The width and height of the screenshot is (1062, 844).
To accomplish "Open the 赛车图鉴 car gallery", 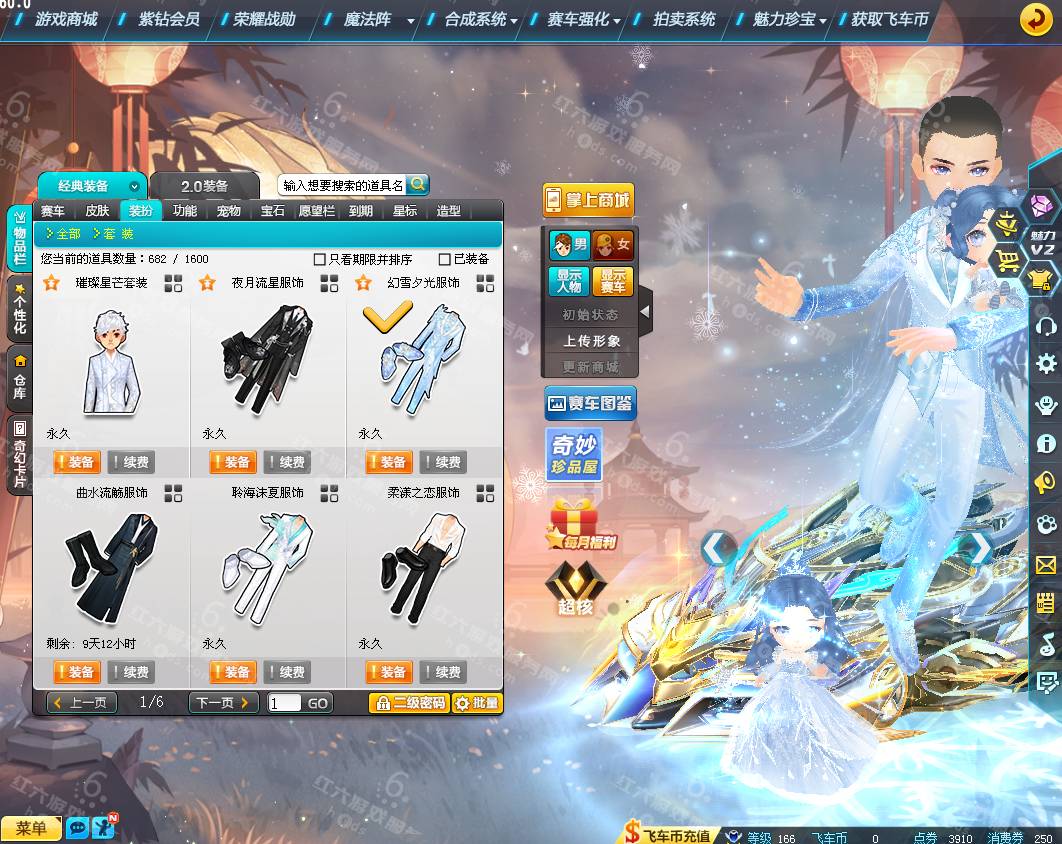I will (x=590, y=404).
